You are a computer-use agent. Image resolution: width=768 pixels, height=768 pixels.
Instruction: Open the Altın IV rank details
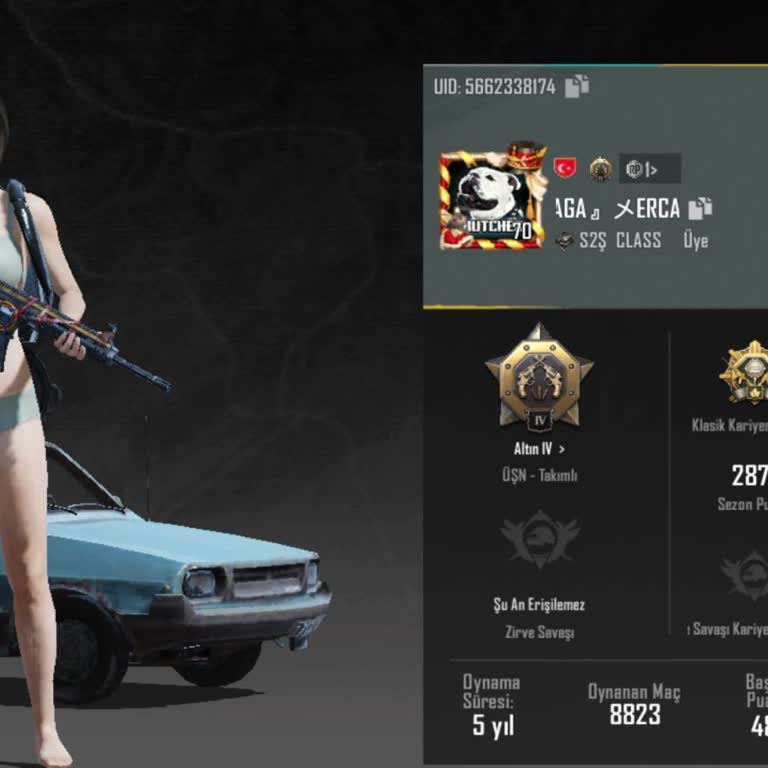pyautogui.click(x=540, y=450)
